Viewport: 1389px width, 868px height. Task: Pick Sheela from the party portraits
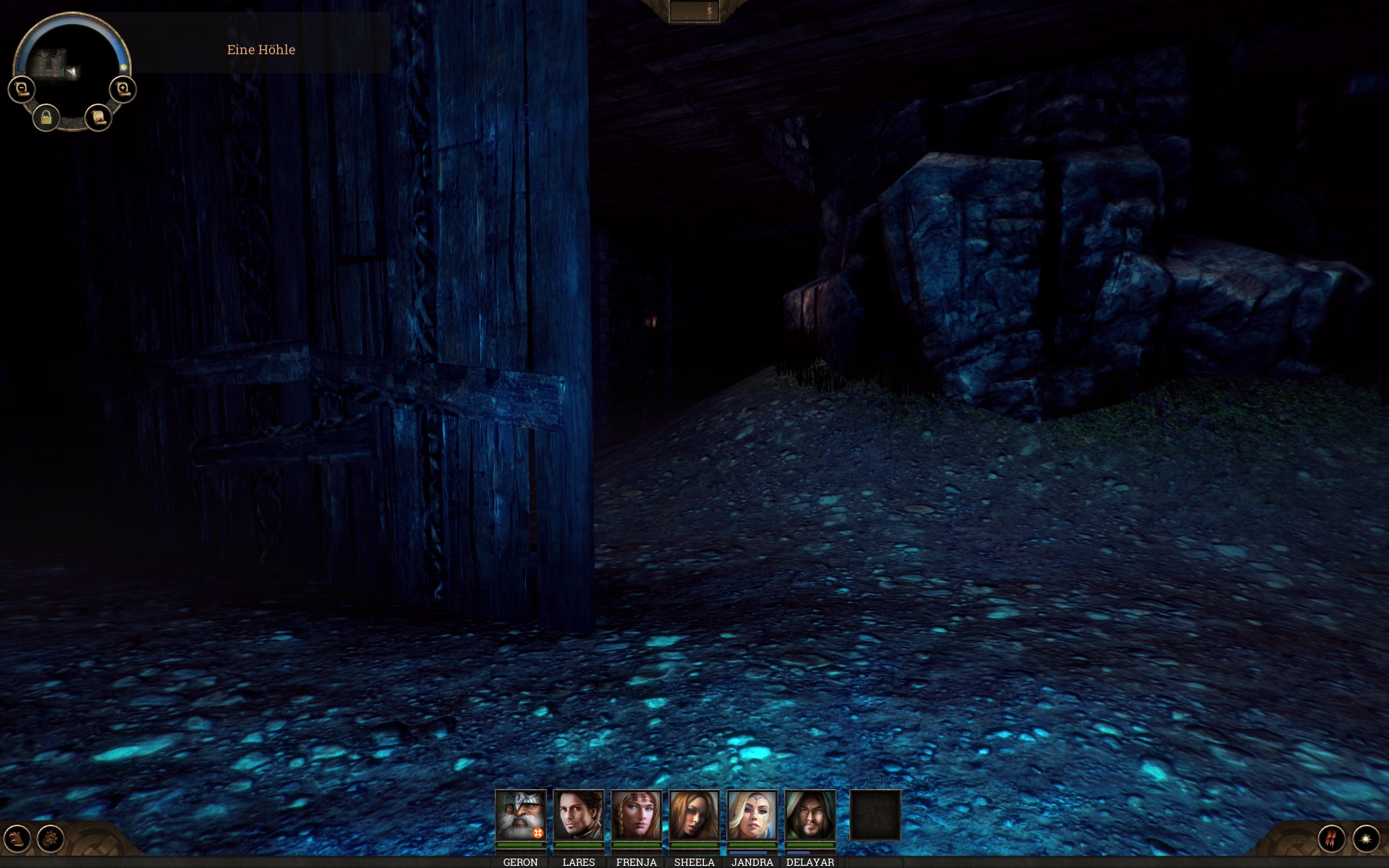(694, 815)
